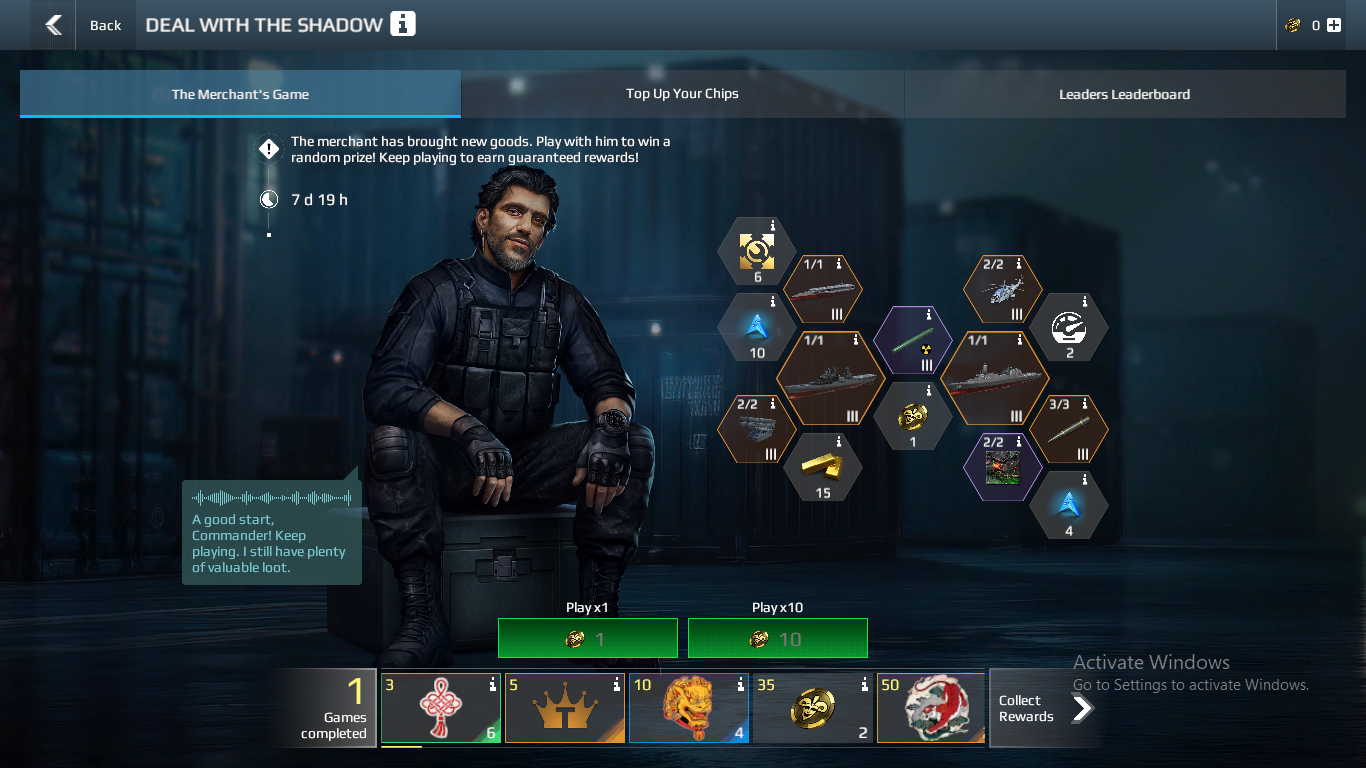Screen dimensions: 1366x768
Task: Click the blue upgrade arrow prize worth 10
Action: coord(757,327)
